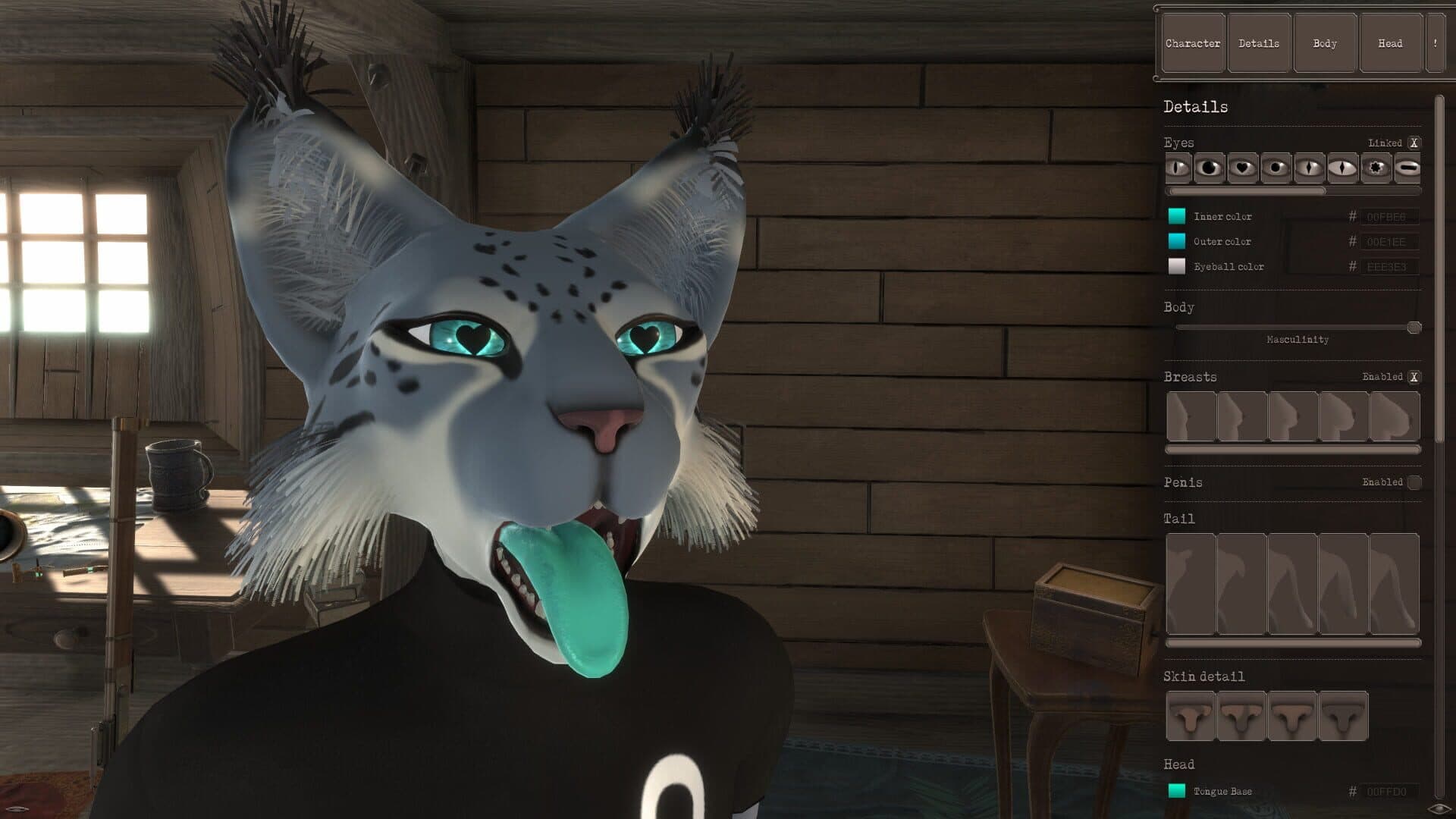Click the exclamation mark tab
This screenshot has width=1456, height=819.
click(1435, 43)
